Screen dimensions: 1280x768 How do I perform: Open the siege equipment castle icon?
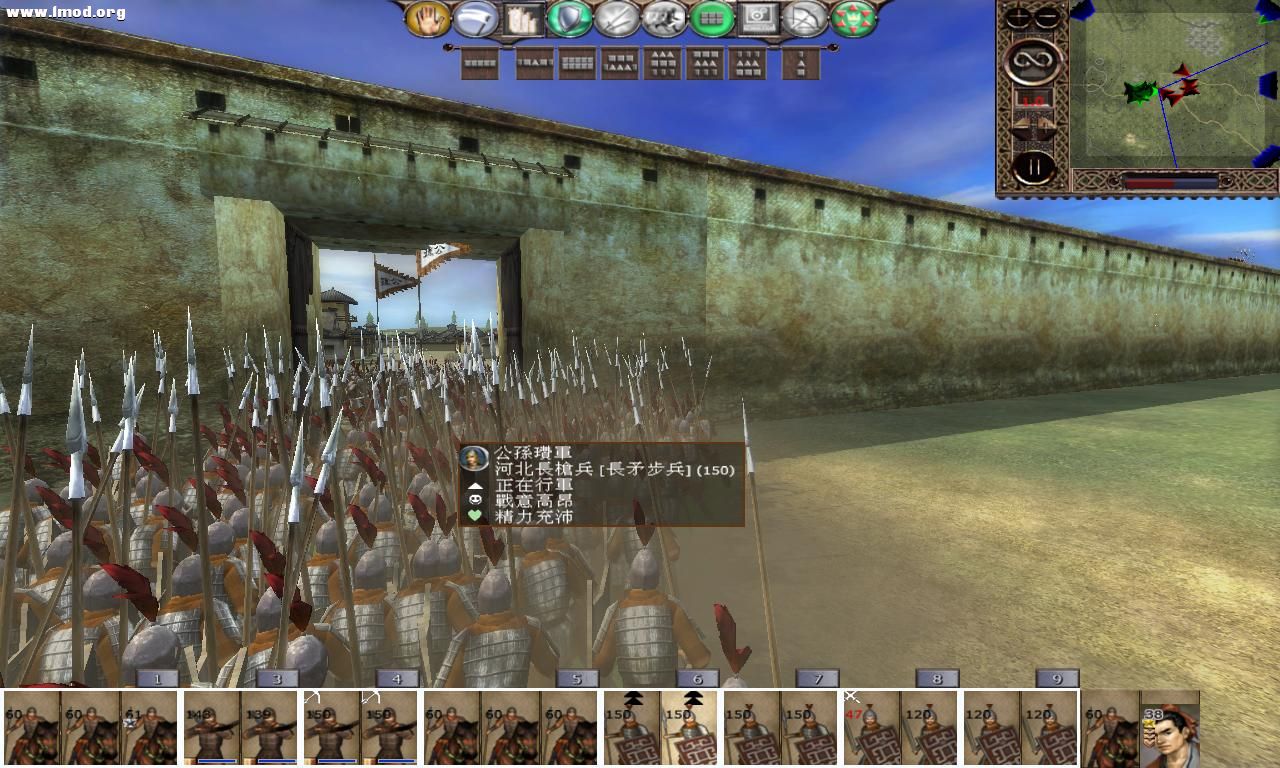point(524,17)
